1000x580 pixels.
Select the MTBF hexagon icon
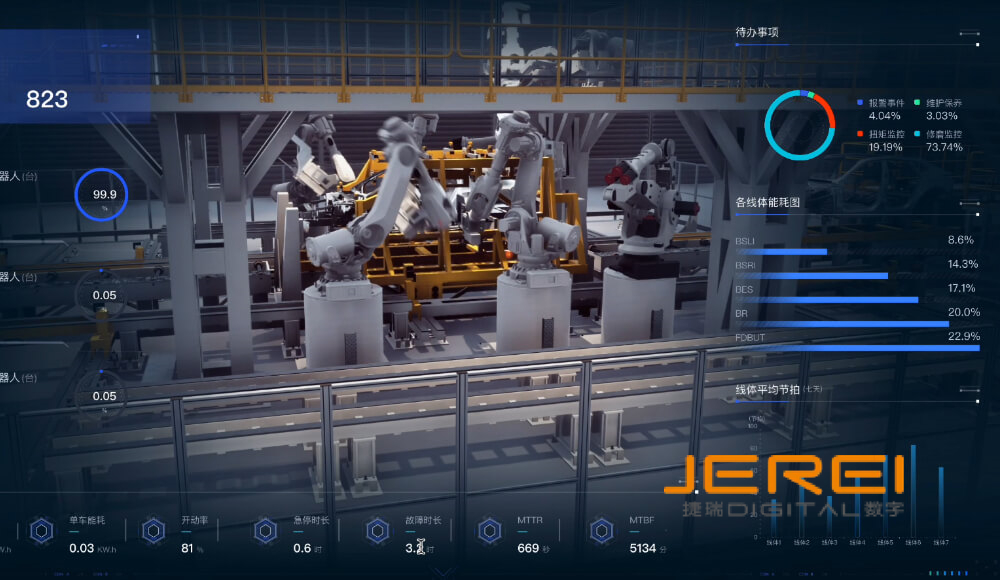tap(601, 532)
